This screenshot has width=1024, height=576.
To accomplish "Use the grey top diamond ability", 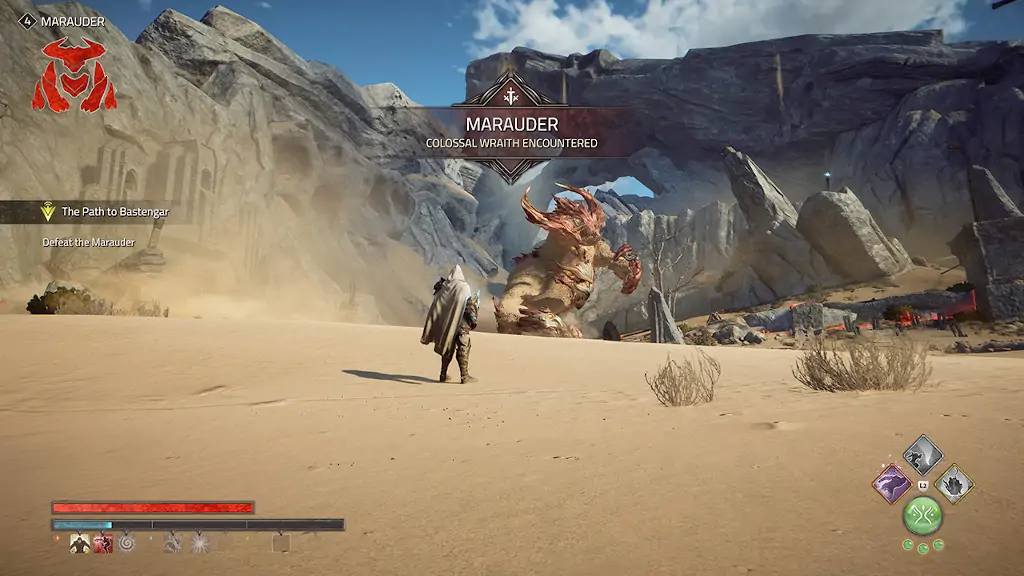I will pos(923,455).
